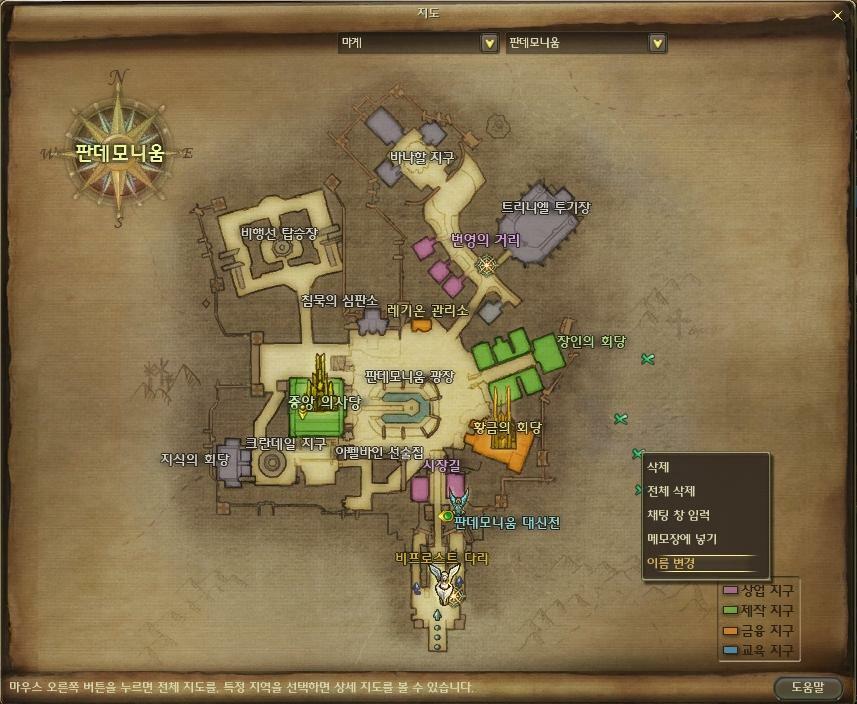Select the 지식의 회당 map area
Viewport: 857px width, 704px height.
(195, 460)
